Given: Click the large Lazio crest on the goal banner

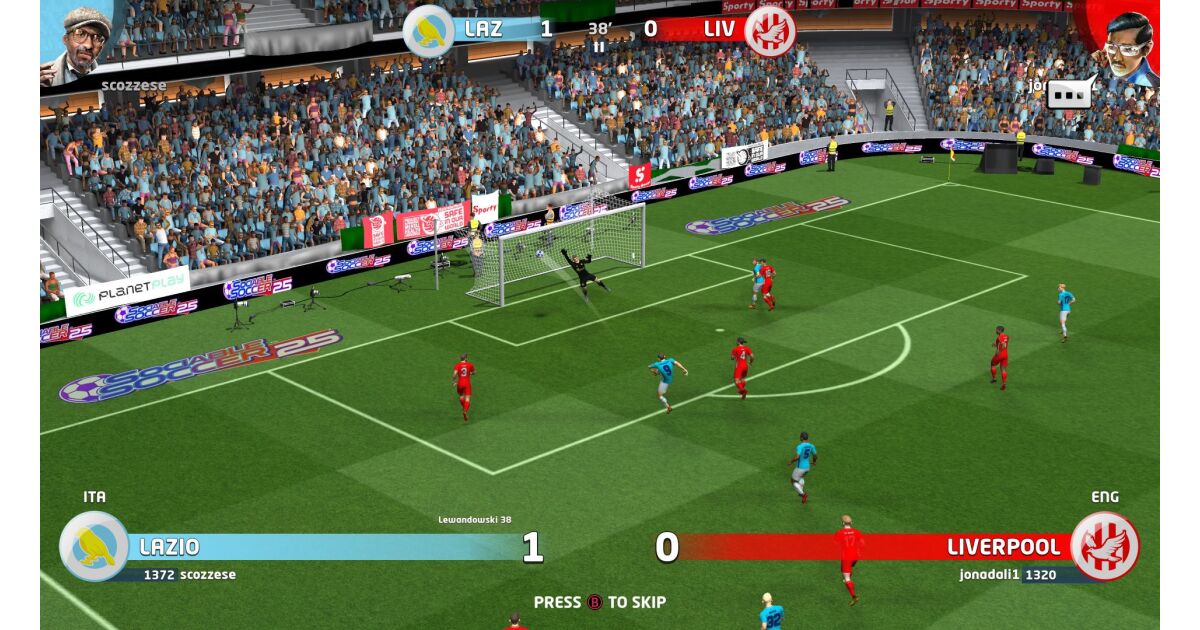Looking at the screenshot, I should [94, 546].
